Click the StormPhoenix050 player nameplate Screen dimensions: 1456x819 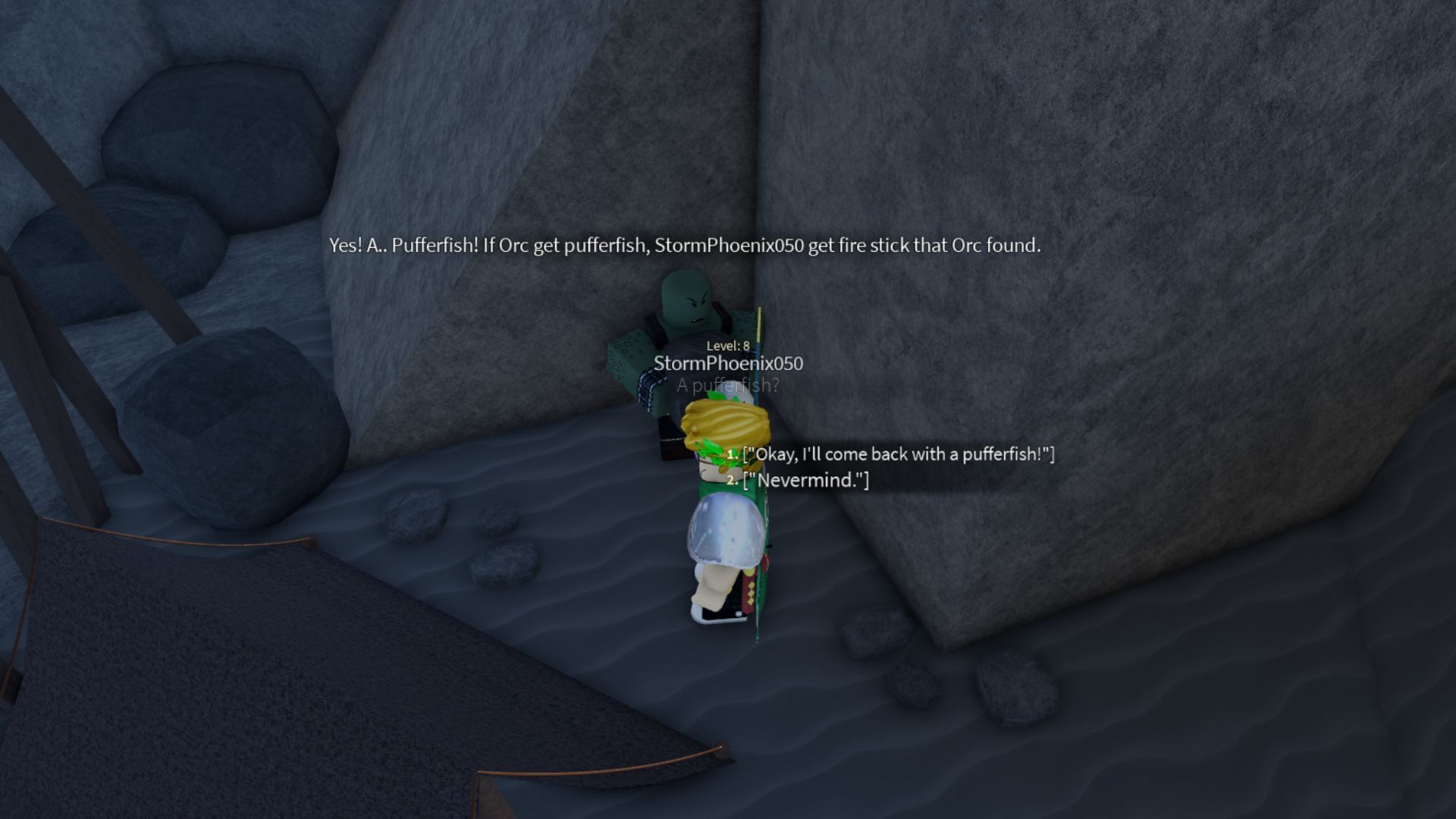[x=730, y=363]
